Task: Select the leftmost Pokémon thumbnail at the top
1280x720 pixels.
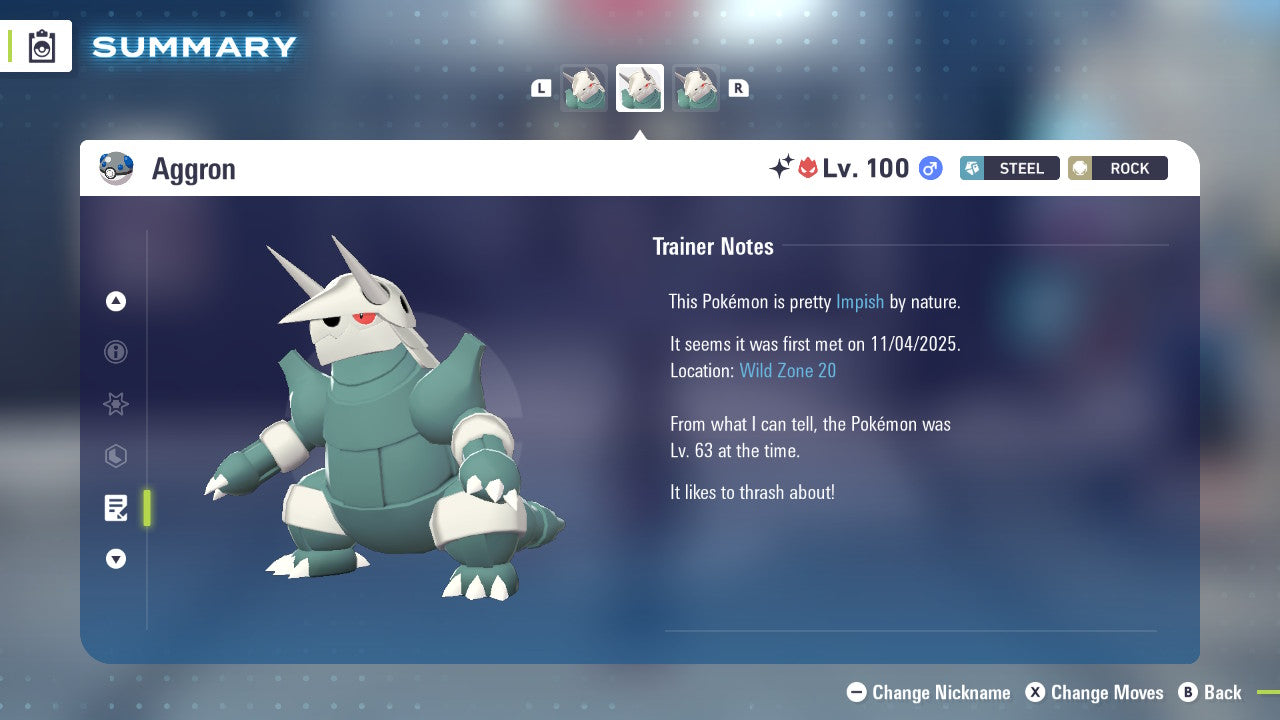Action: 584,87
